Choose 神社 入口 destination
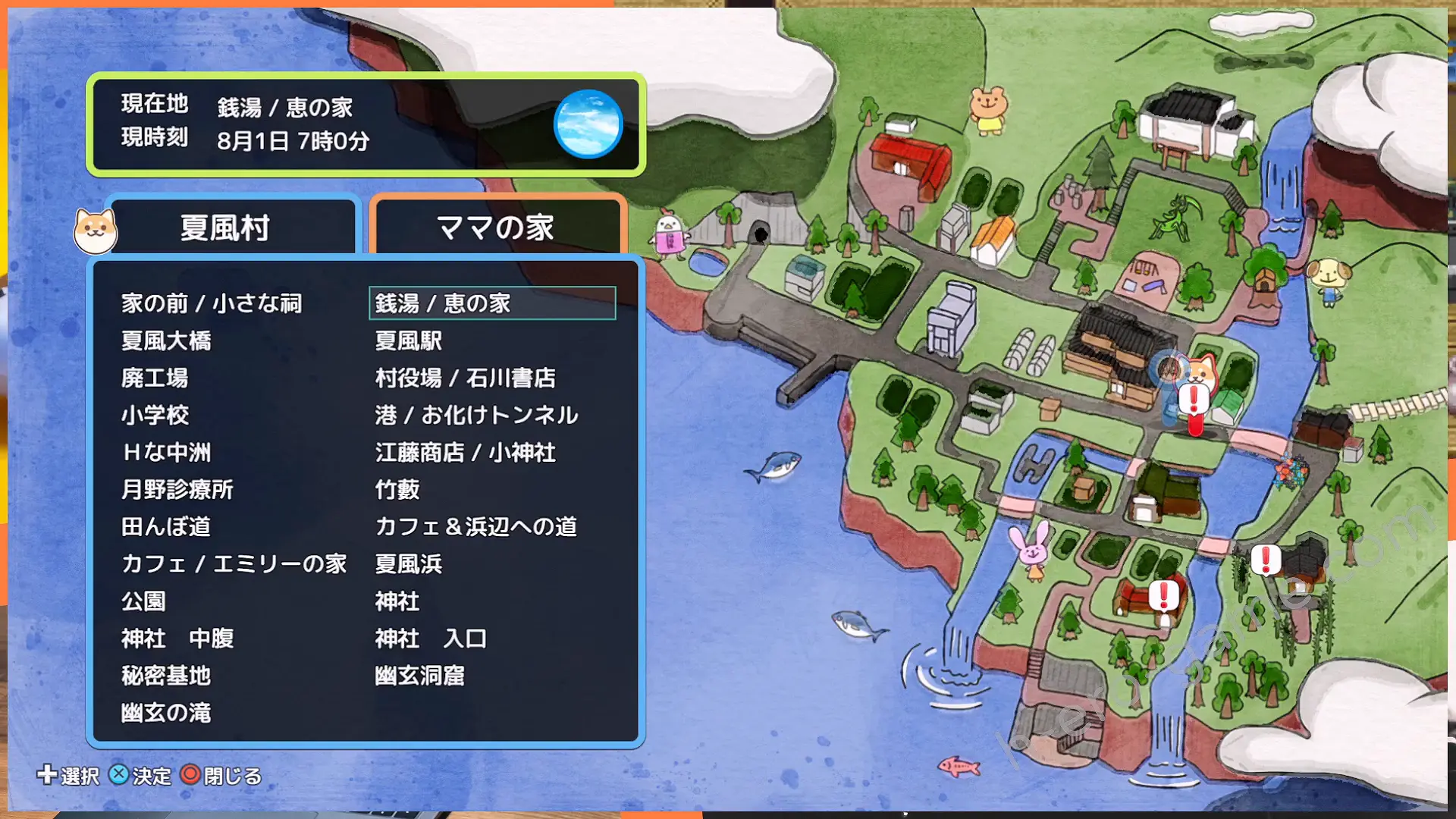Image resolution: width=1456 pixels, height=819 pixels. pyautogui.click(x=431, y=639)
